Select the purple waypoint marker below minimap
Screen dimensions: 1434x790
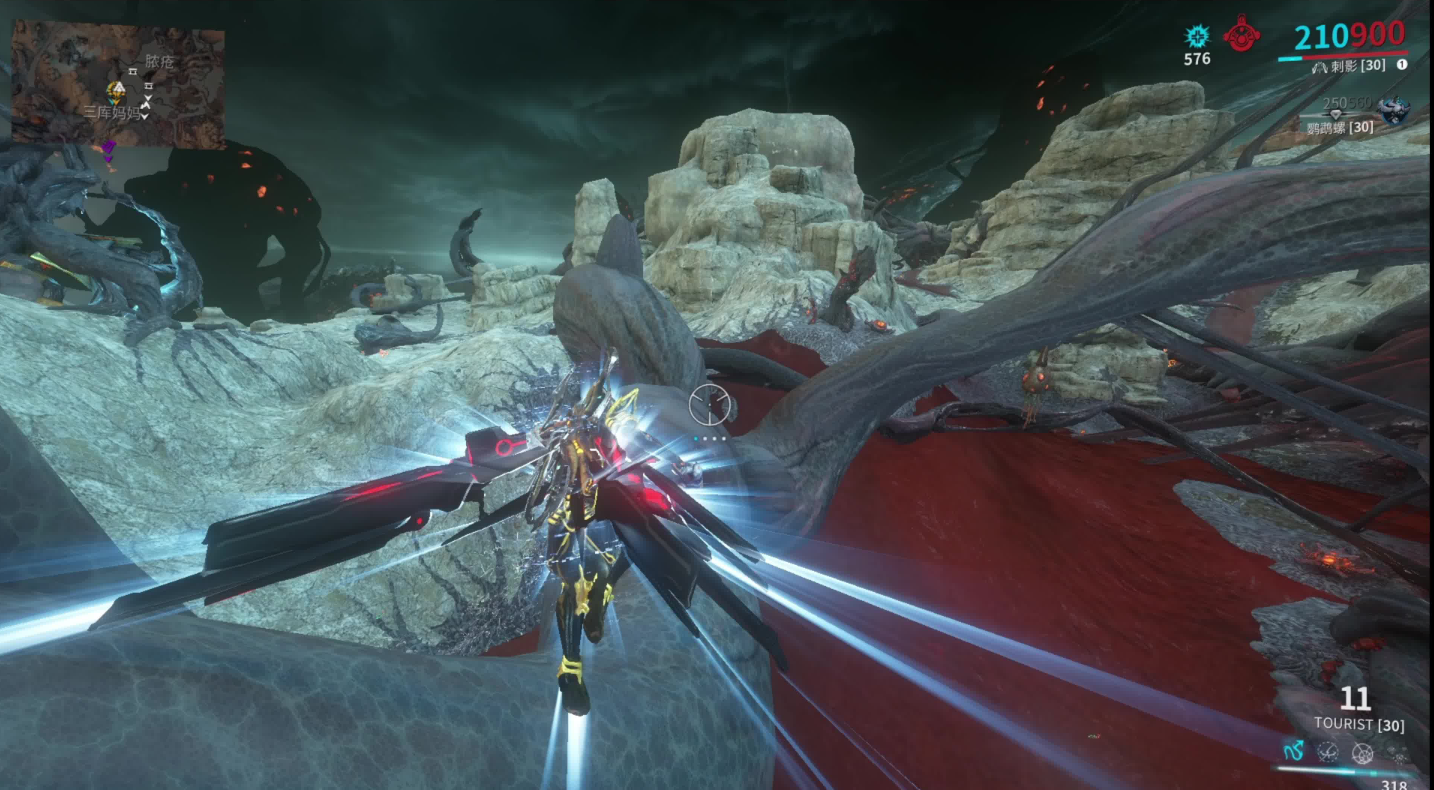pos(109,150)
